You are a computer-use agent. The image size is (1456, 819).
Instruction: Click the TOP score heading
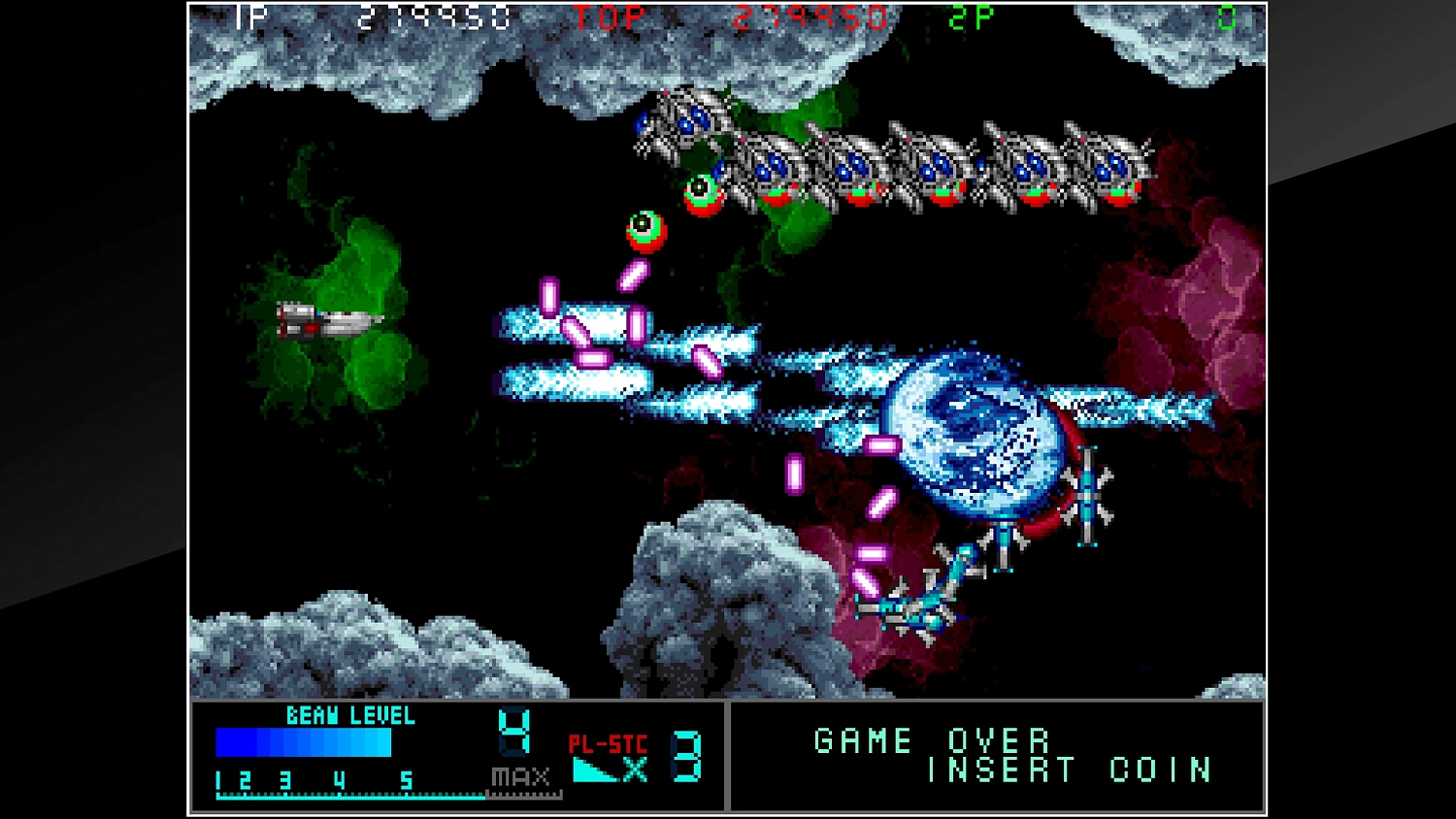tap(607, 16)
